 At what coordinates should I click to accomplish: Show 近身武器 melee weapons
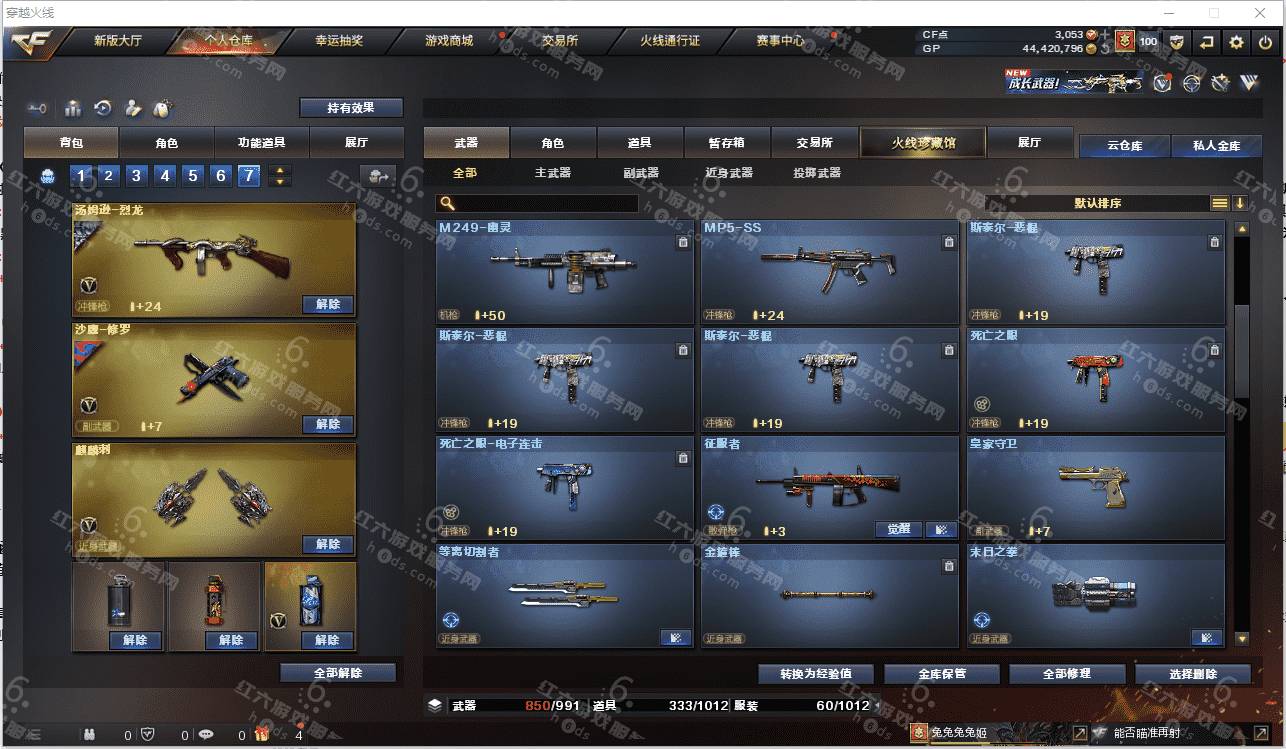point(728,173)
